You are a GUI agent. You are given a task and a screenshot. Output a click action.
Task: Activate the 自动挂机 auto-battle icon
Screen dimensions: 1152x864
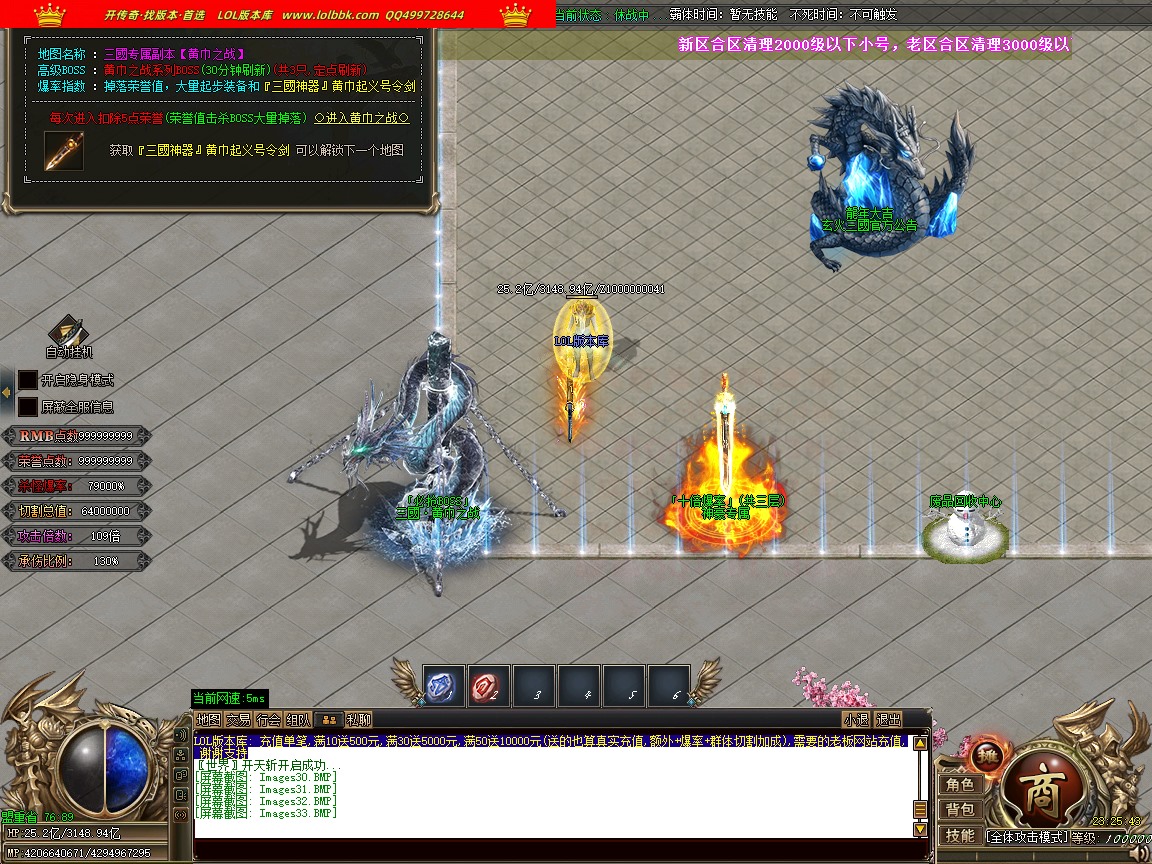[68, 332]
